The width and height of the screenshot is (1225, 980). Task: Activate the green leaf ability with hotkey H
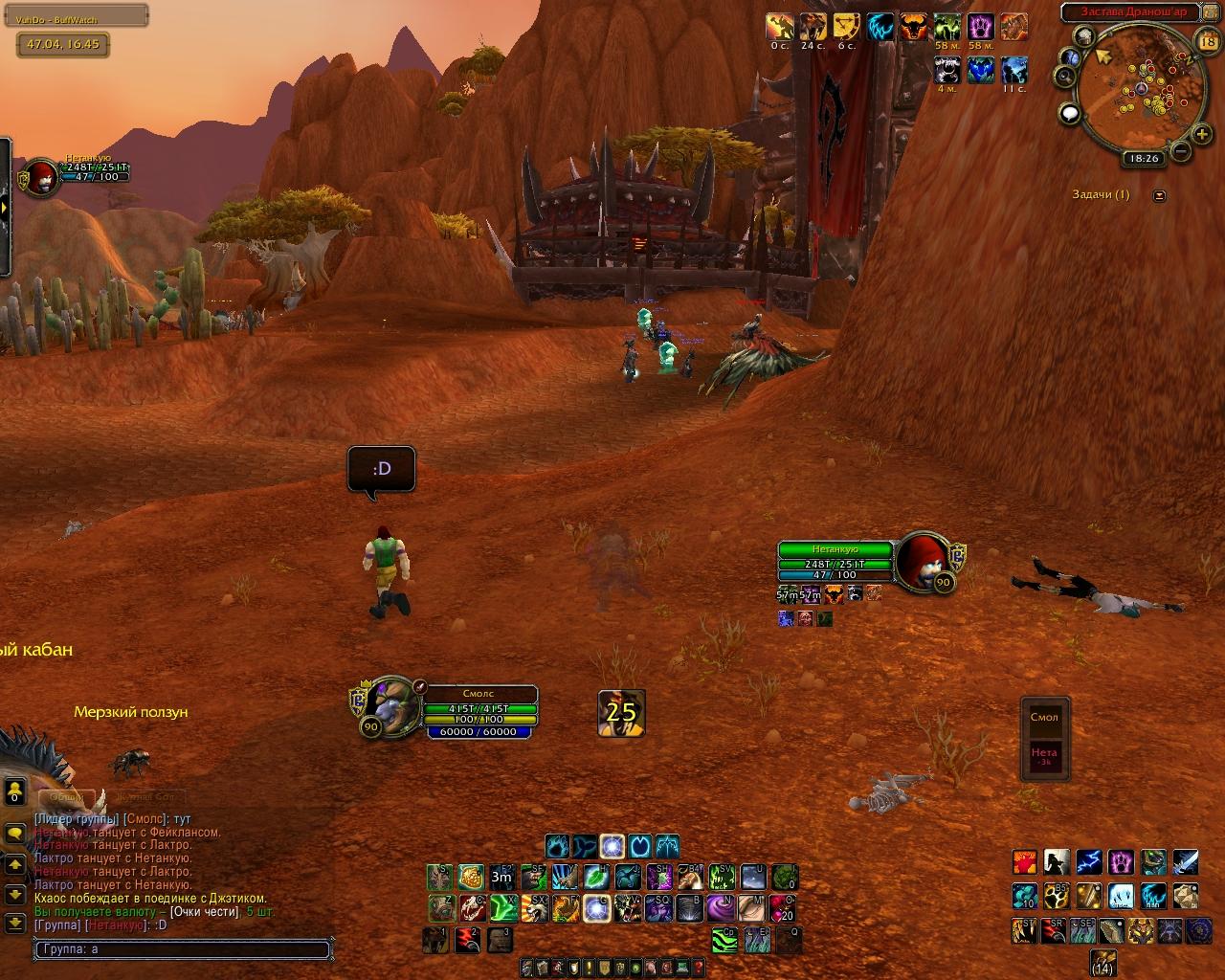pyautogui.click(x=597, y=877)
